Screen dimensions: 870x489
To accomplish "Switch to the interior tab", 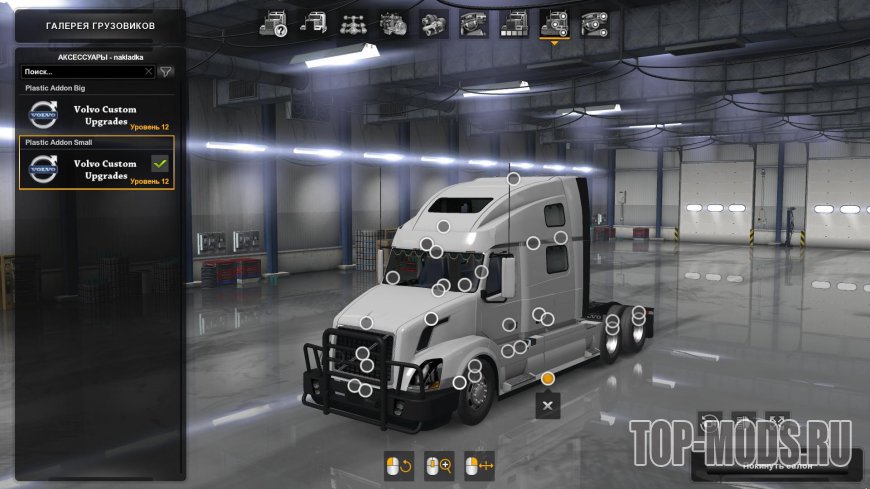I will pyautogui.click(x=473, y=23).
